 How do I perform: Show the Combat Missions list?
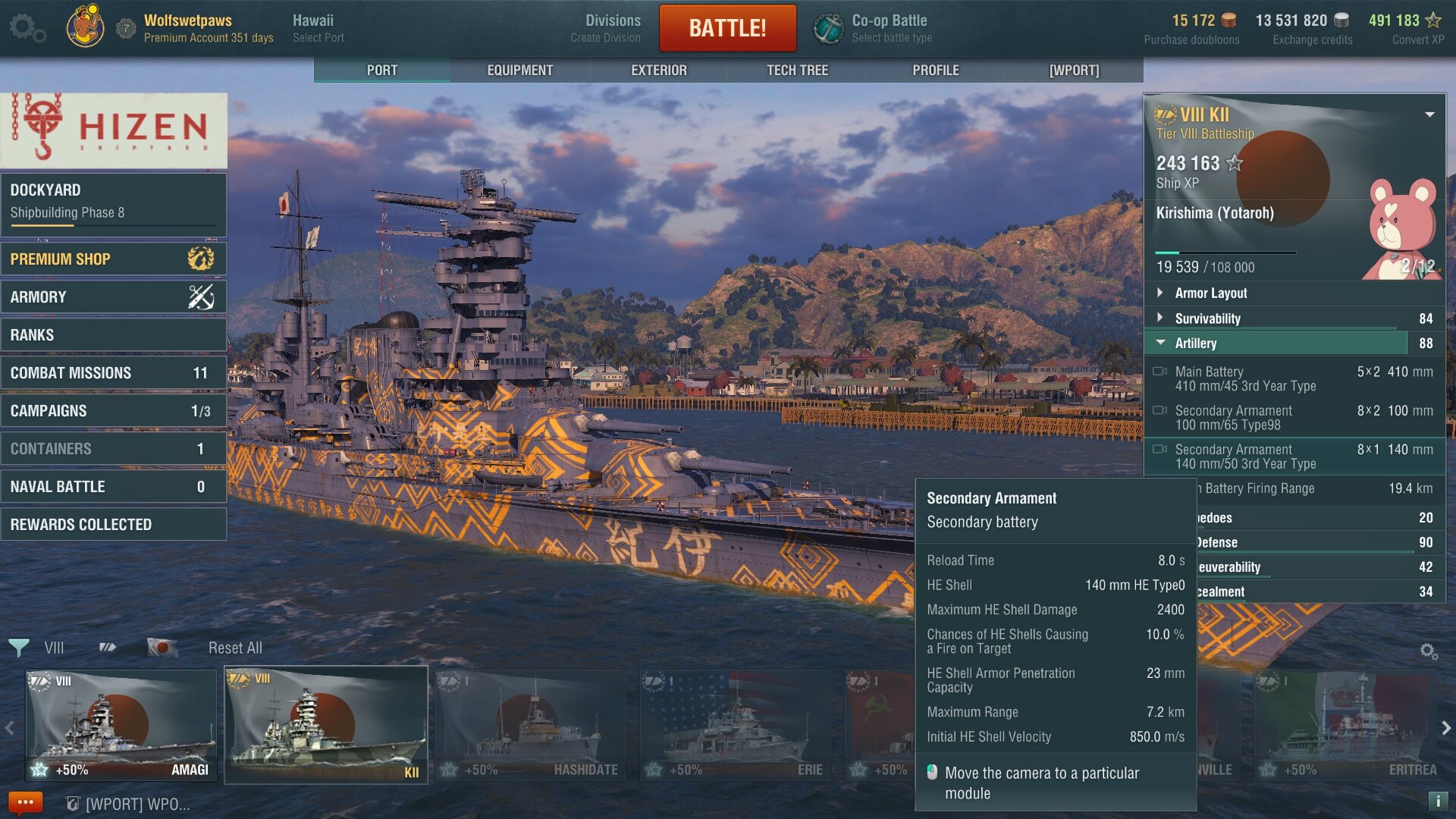click(x=114, y=372)
